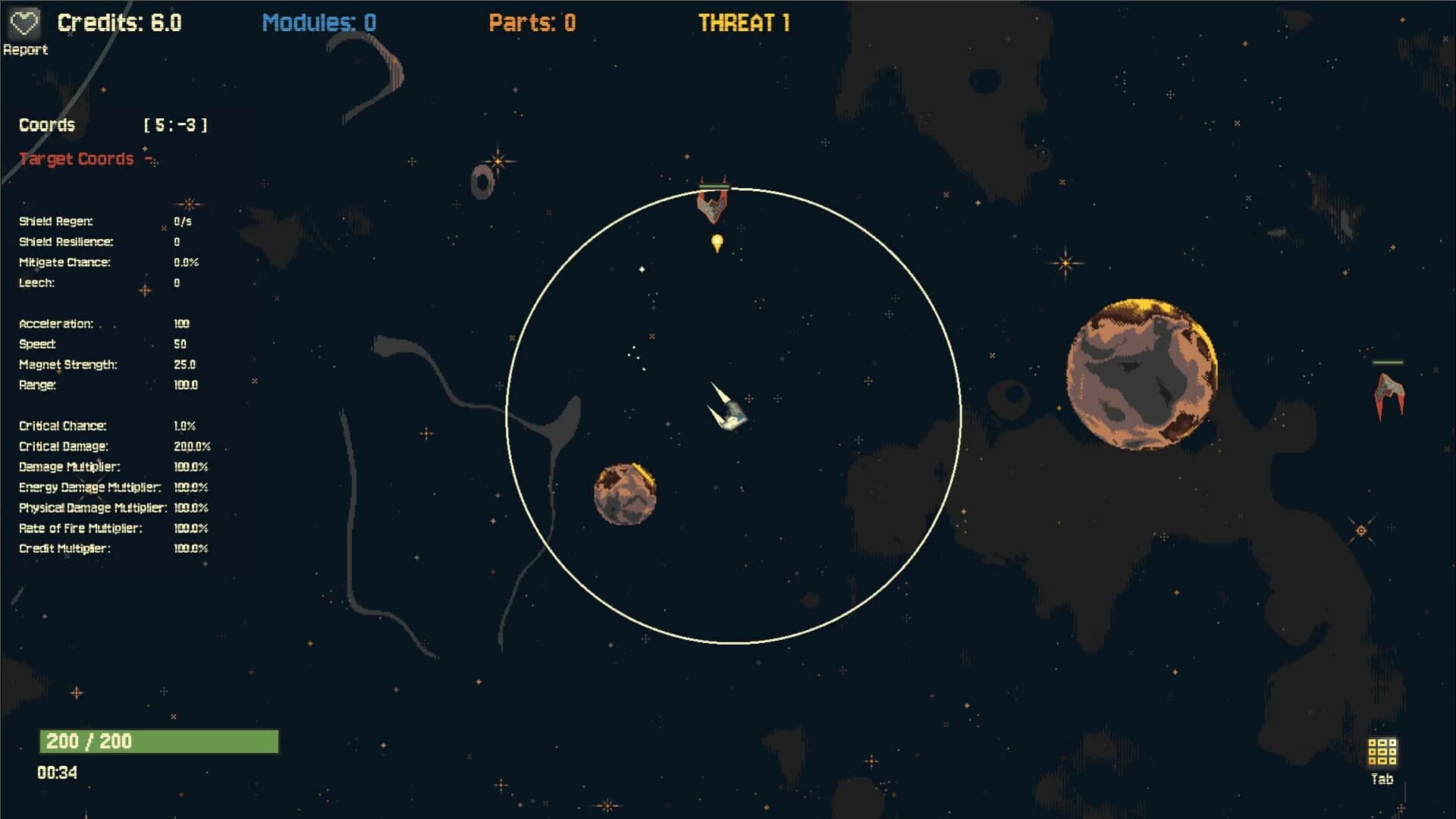Select the large planet on the right
This screenshot has height=819, width=1456.
(x=1141, y=373)
